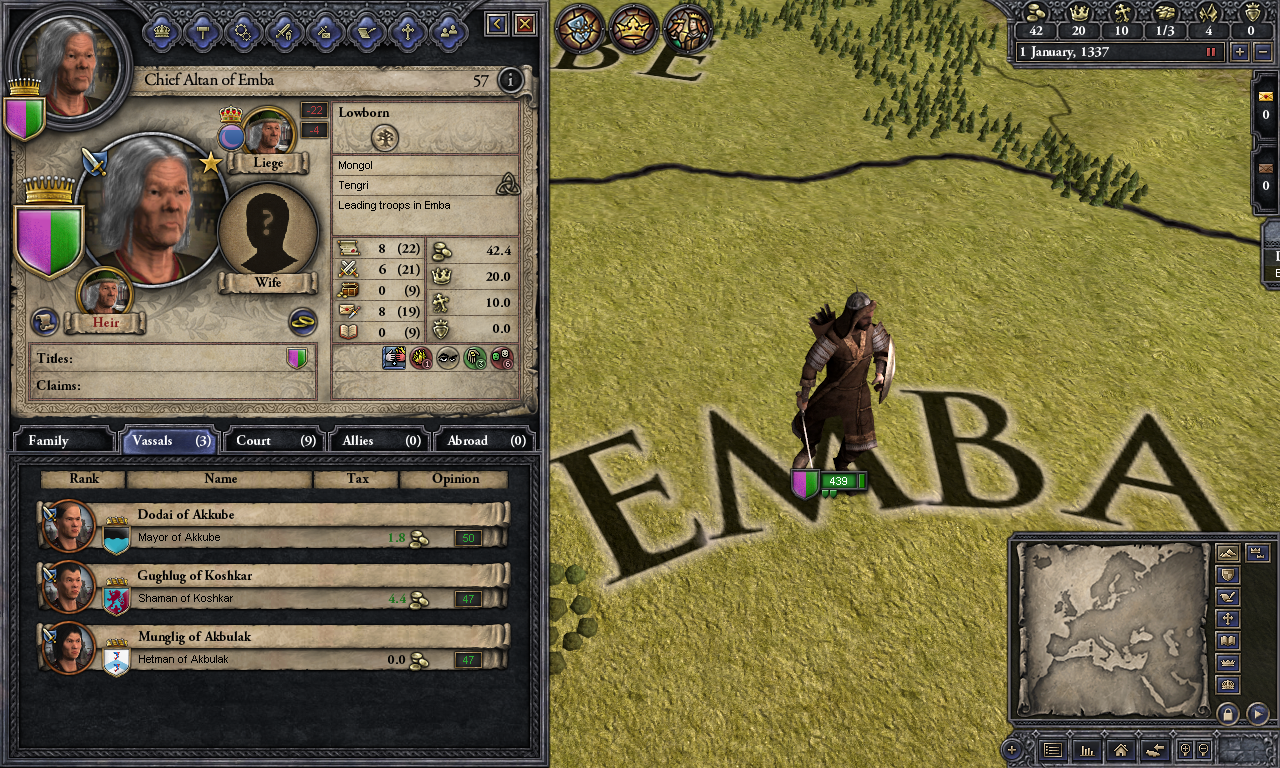This screenshot has height=768, width=1280.
Task: Close the character panel
Action: pos(524,24)
